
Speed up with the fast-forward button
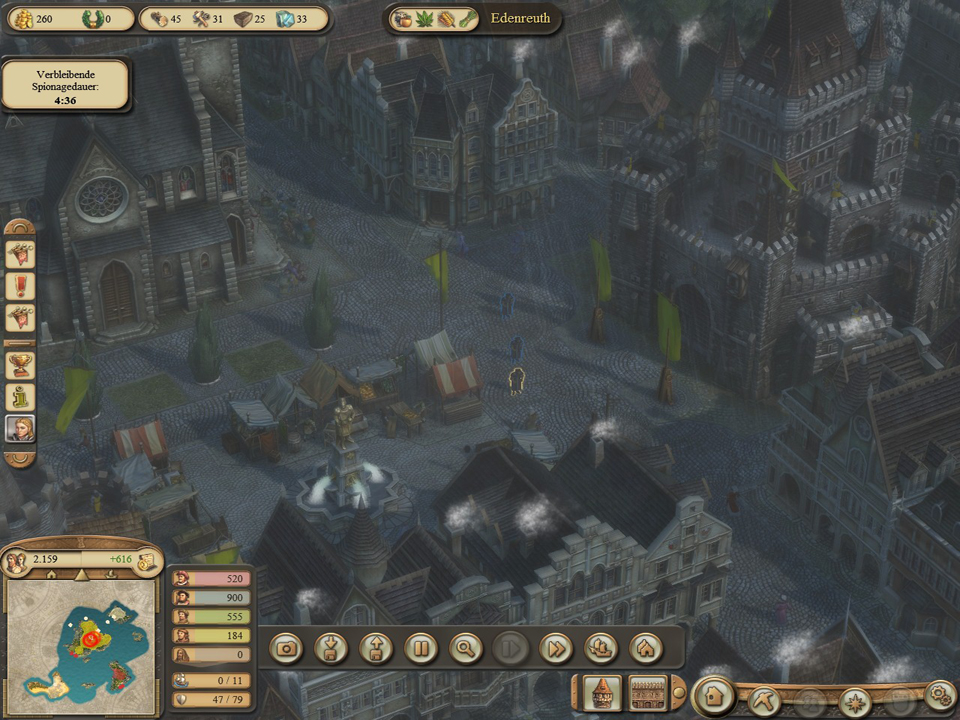click(556, 648)
